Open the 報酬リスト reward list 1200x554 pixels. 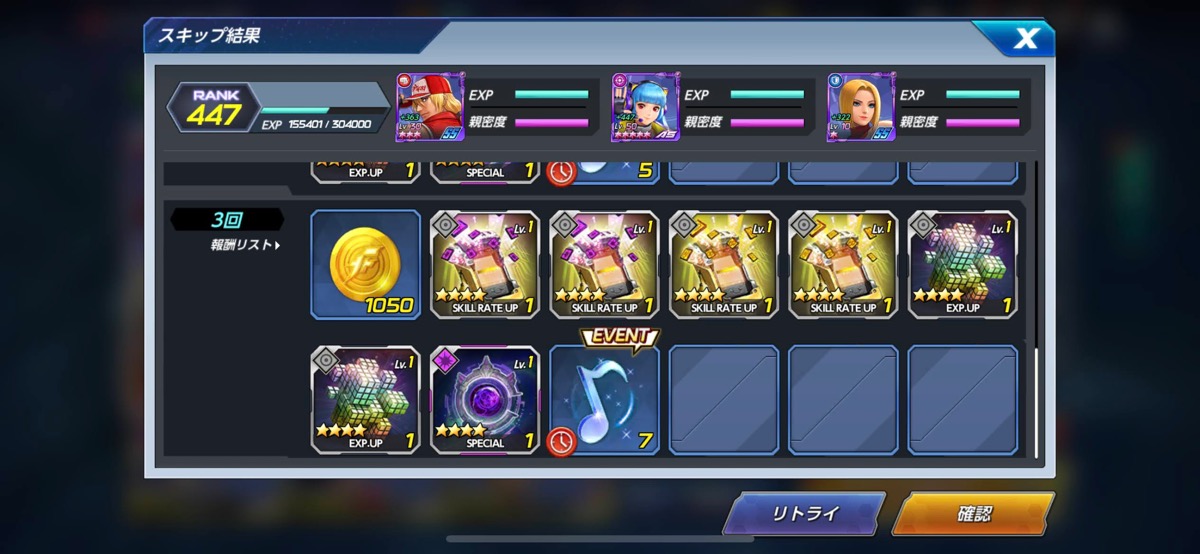pyautogui.click(x=245, y=245)
